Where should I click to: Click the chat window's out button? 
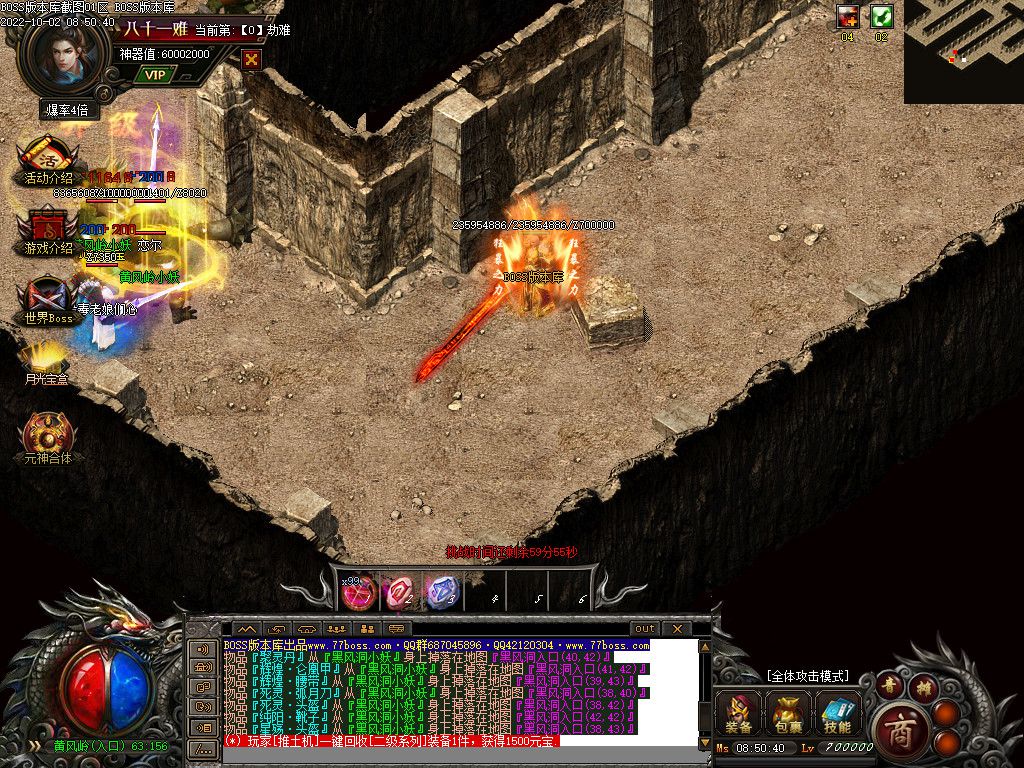tap(645, 629)
